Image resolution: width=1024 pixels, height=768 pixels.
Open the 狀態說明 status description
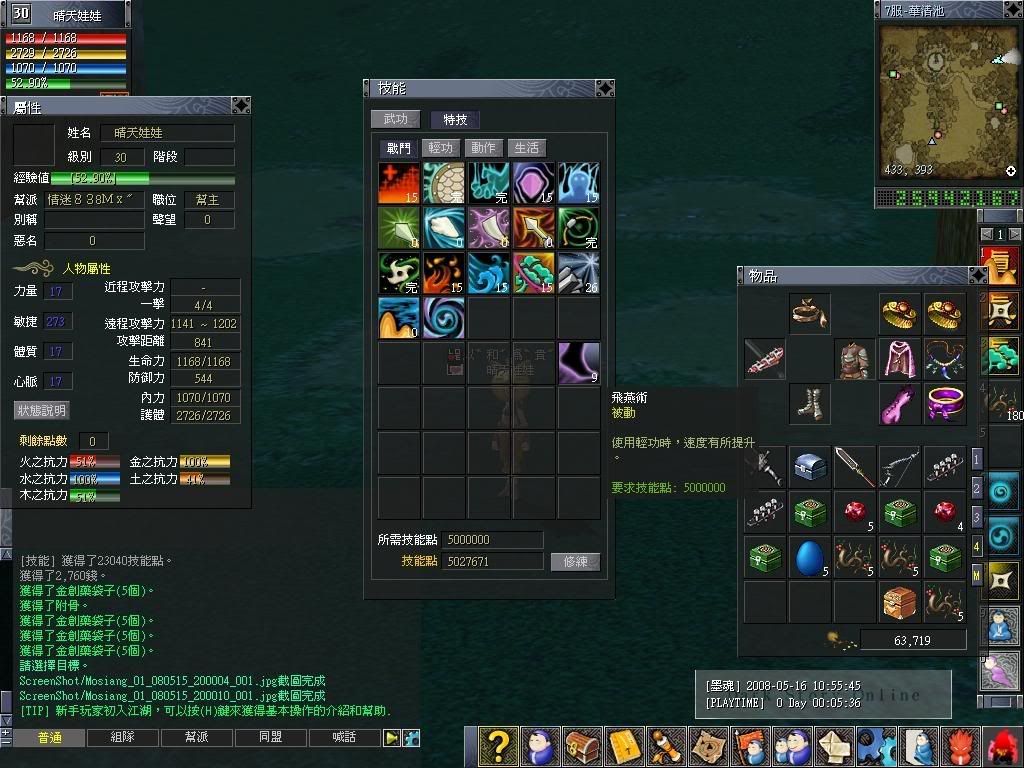[x=41, y=411]
